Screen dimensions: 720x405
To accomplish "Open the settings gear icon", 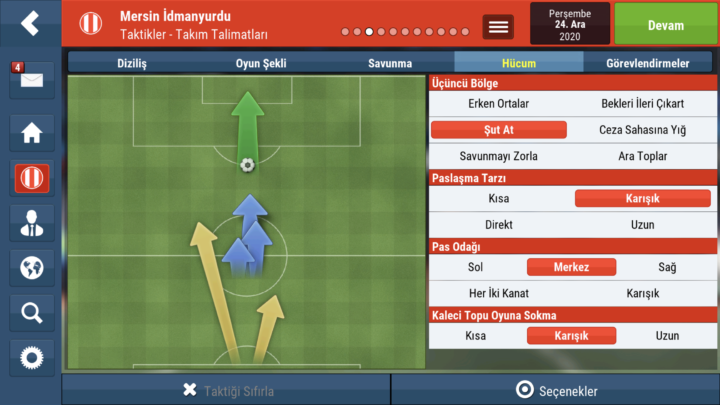I will [31, 357].
